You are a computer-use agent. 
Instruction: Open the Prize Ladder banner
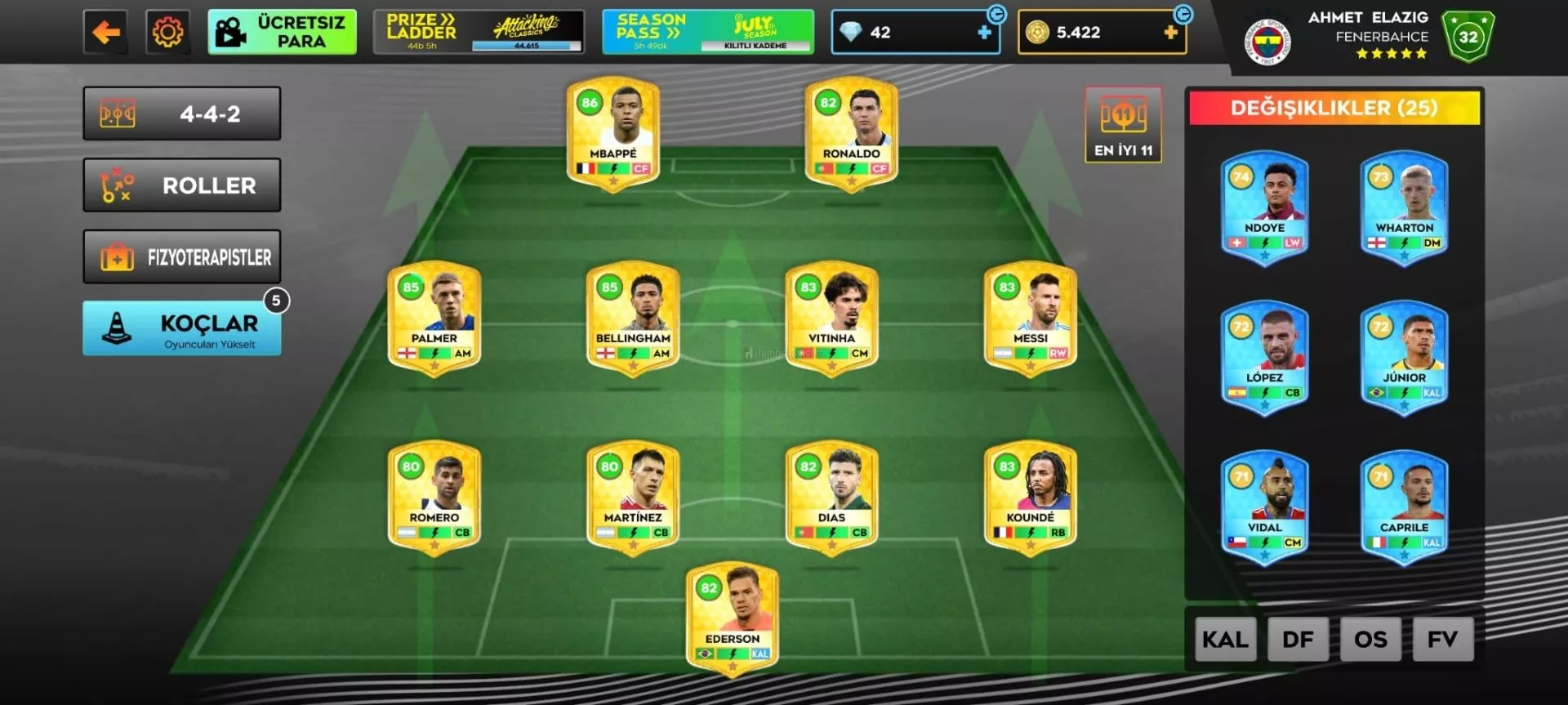(479, 33)
